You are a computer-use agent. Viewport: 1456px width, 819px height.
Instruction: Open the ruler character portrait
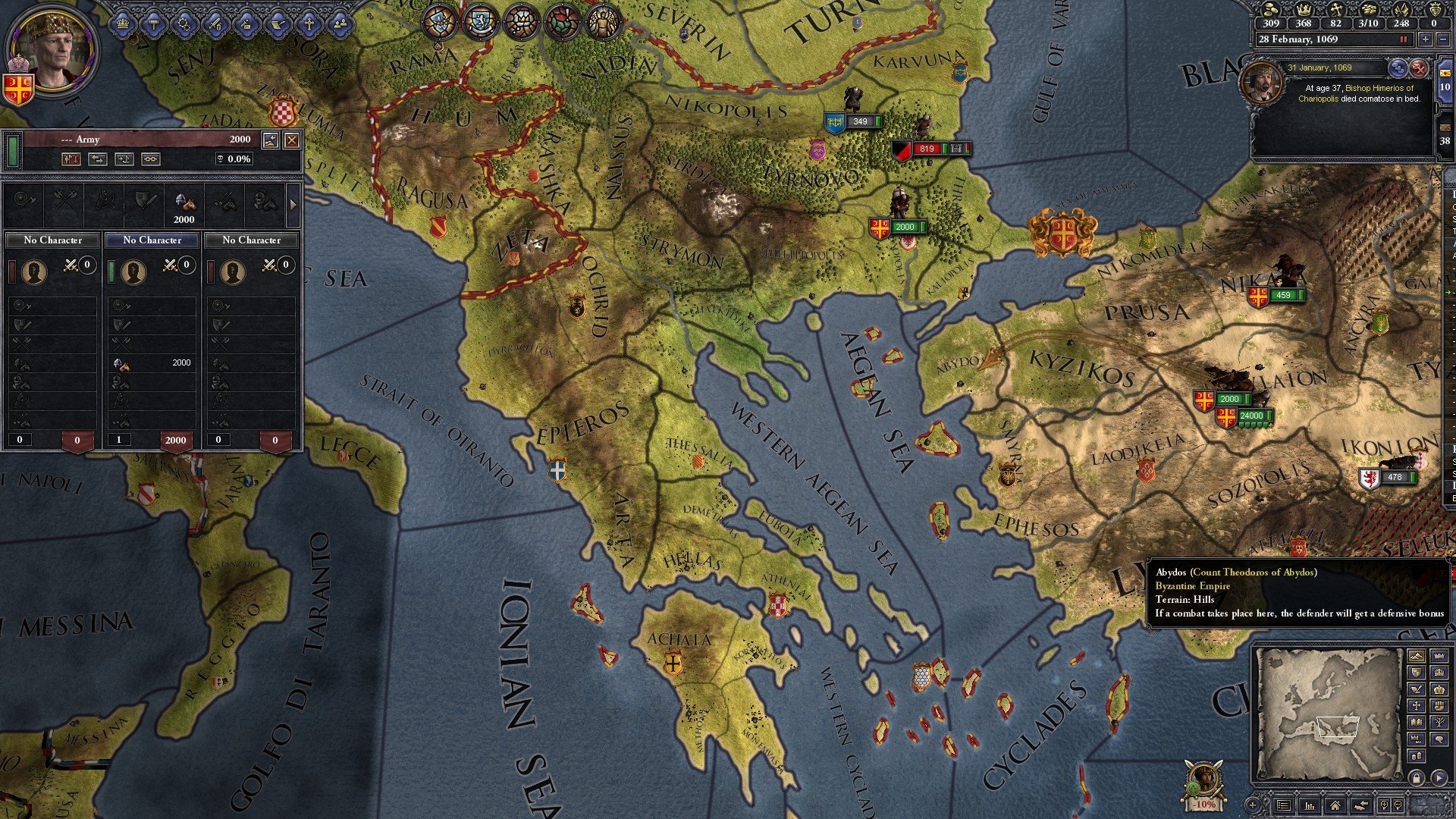[52, 49]
